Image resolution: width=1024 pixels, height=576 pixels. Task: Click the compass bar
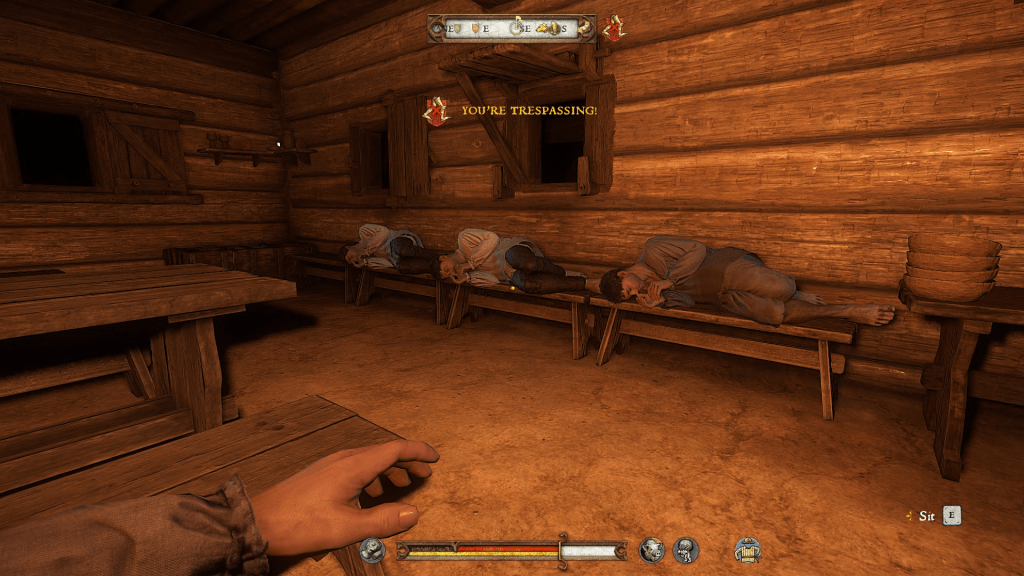511,29
